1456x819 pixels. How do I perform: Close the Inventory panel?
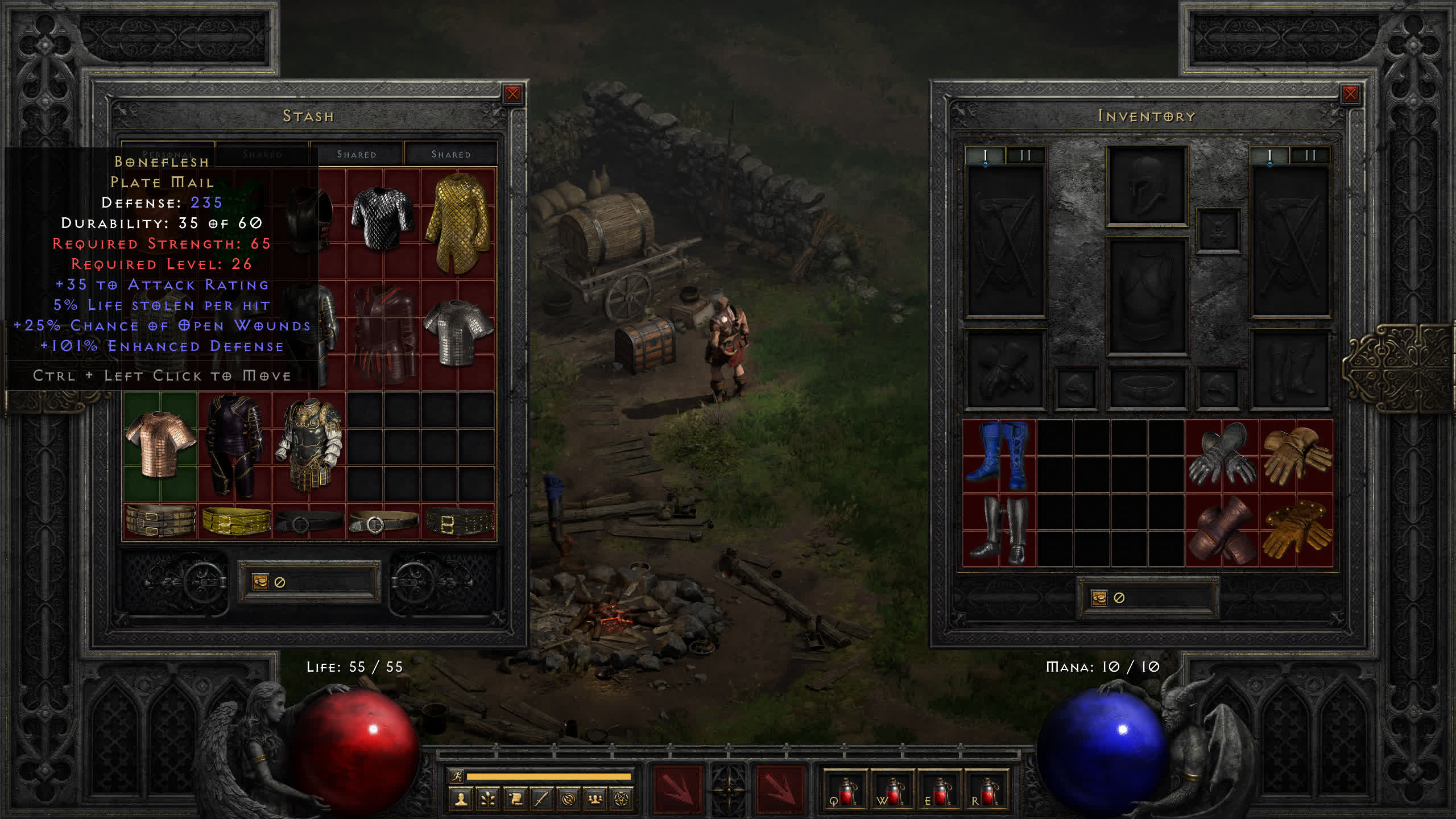tap(1350, 94)
